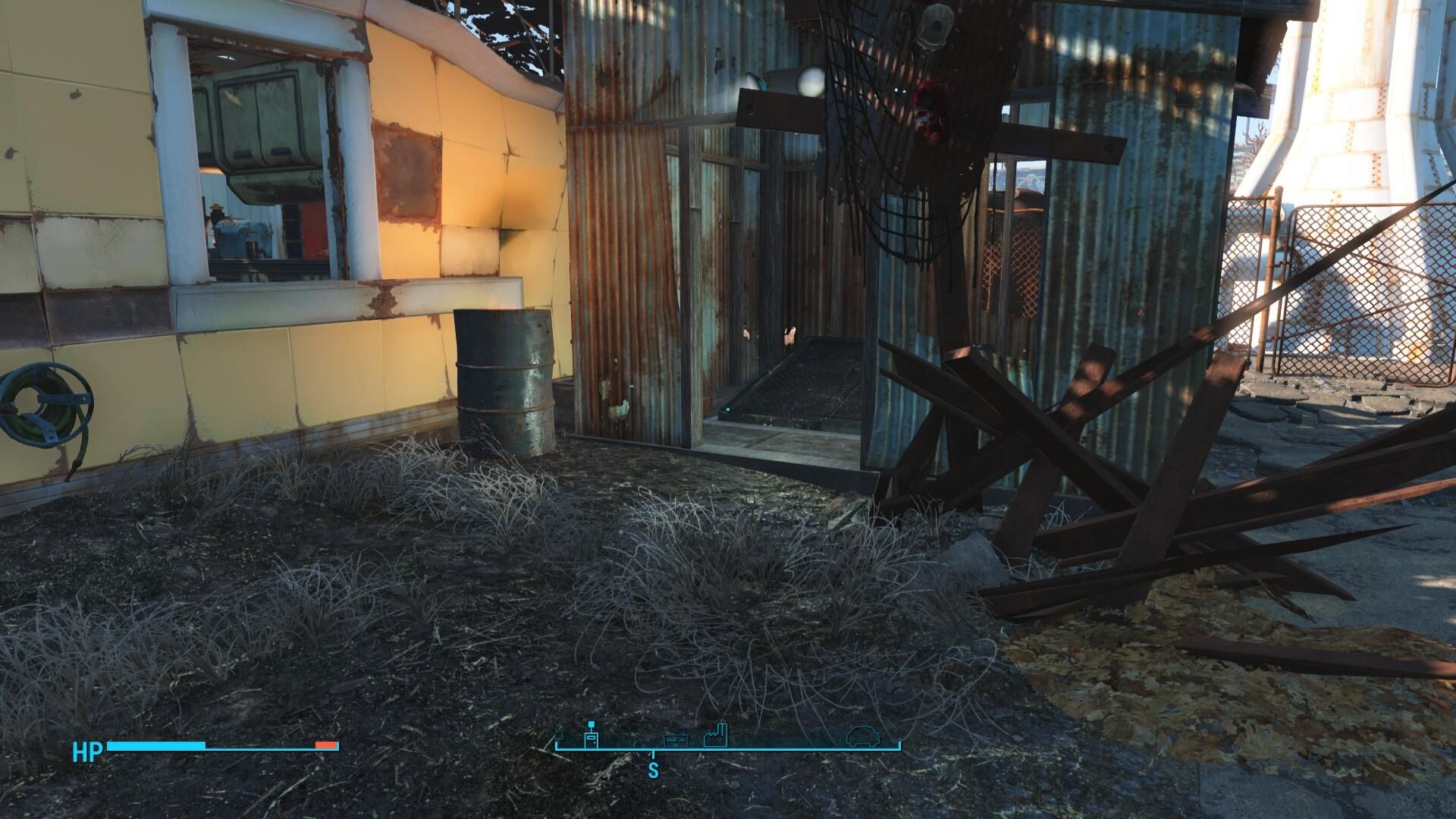
Task: Click the leaf-shaped marker at the compass edge
Action: click(560, 736)
